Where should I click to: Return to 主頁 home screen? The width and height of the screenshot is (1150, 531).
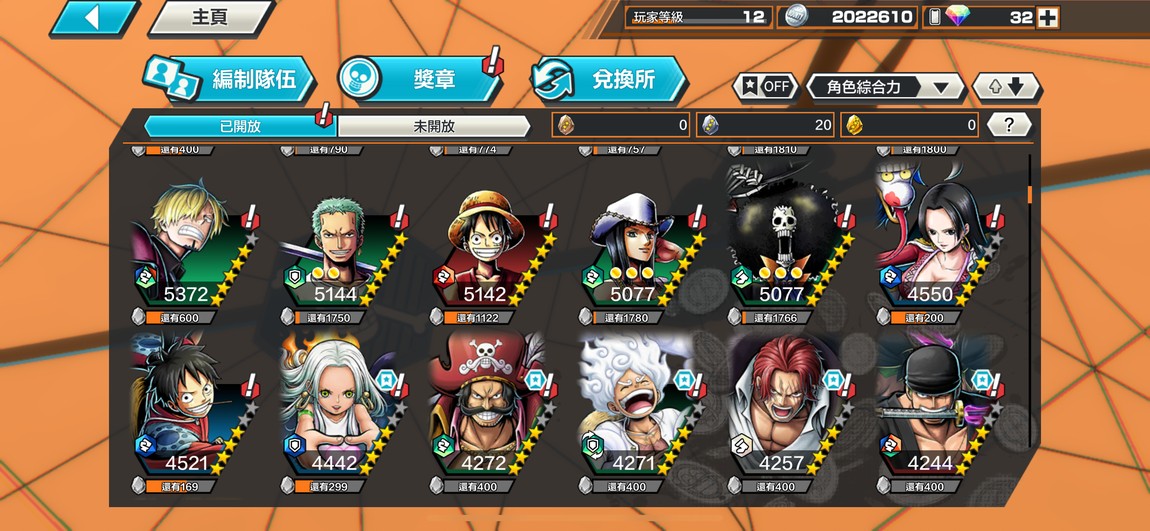[210, 18]
